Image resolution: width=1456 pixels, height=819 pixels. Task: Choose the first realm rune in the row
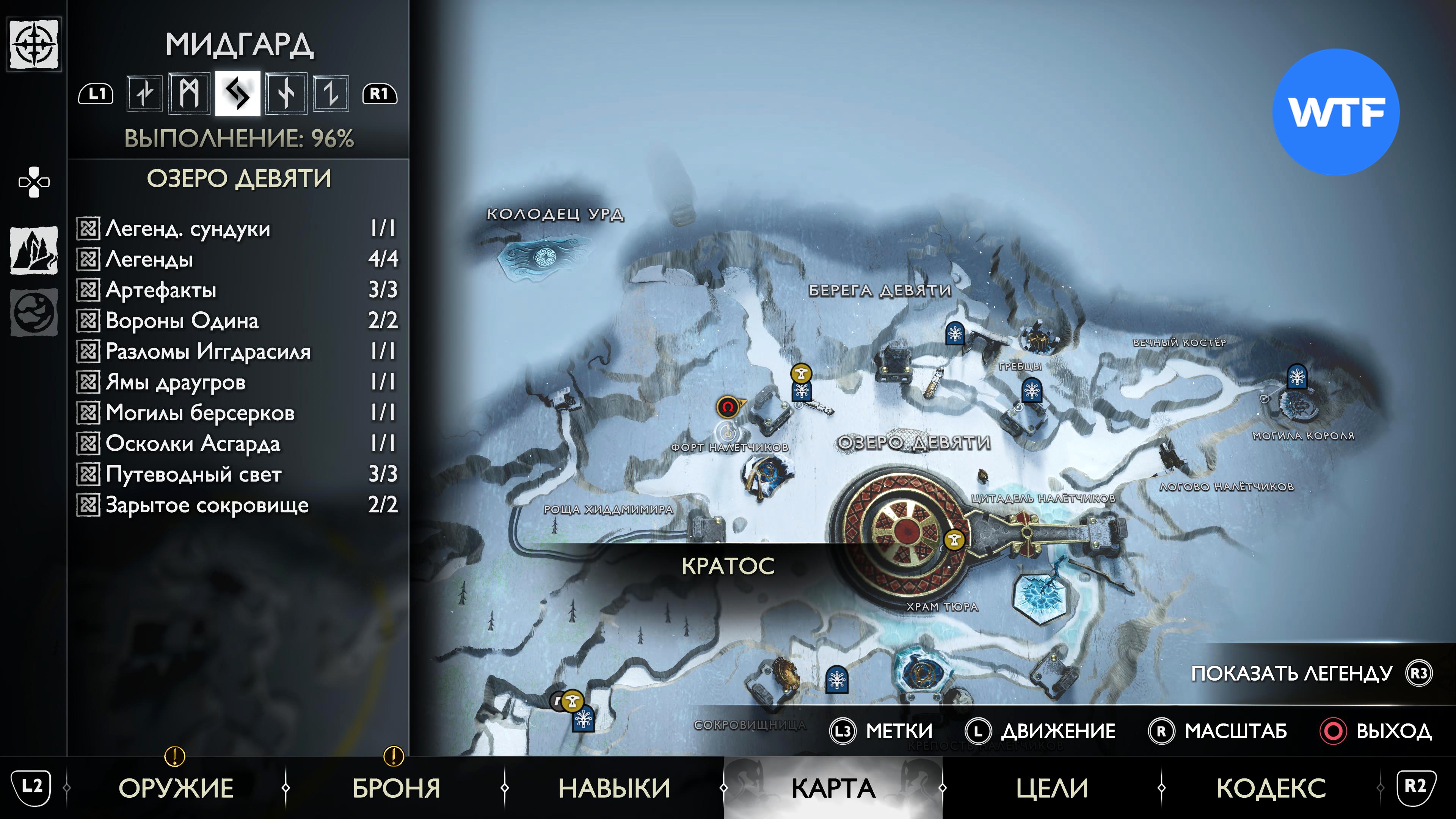pyautogui.click(x=145, y=93)
